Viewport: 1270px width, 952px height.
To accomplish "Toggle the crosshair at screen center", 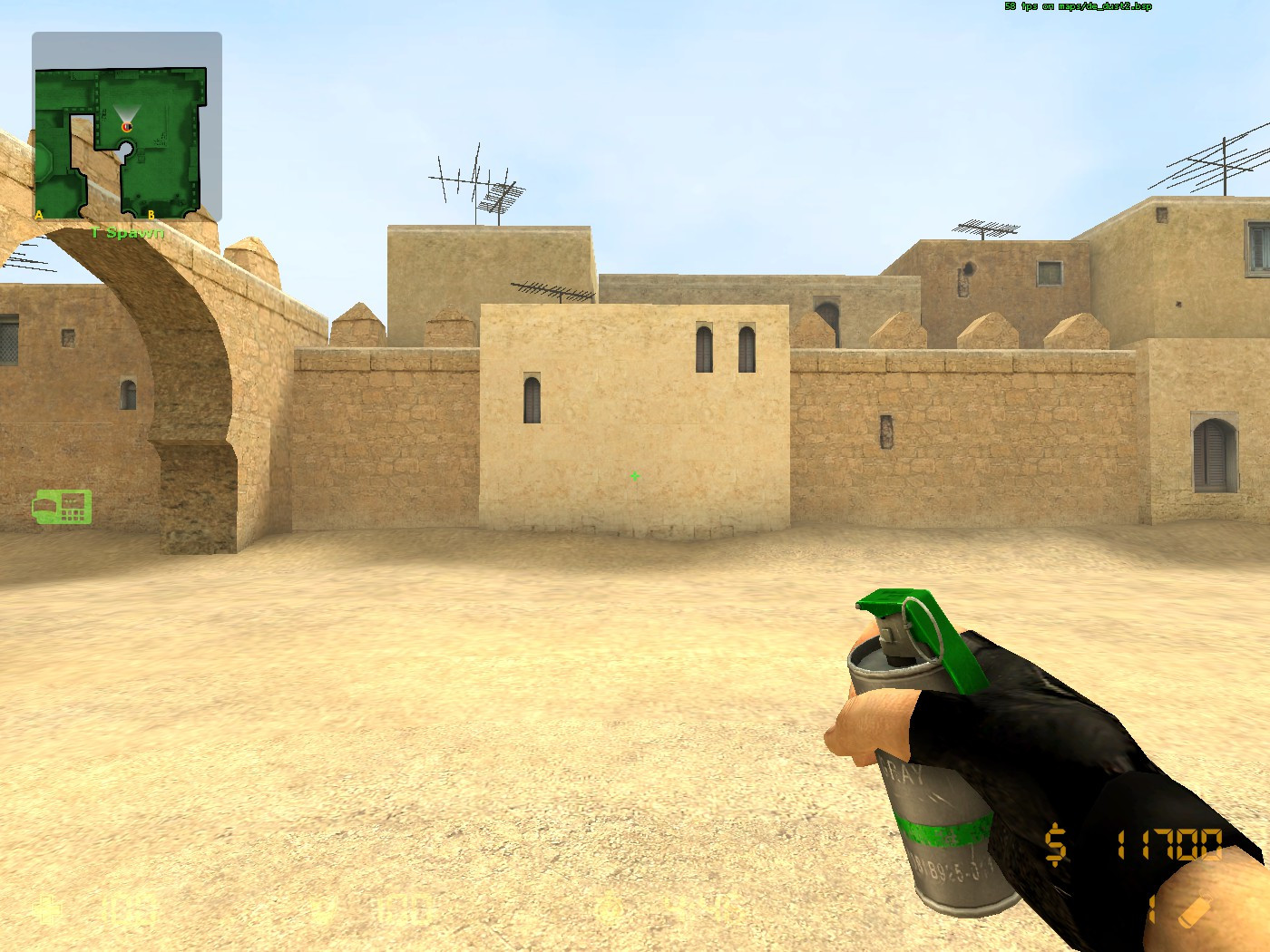I will (634, 476).
